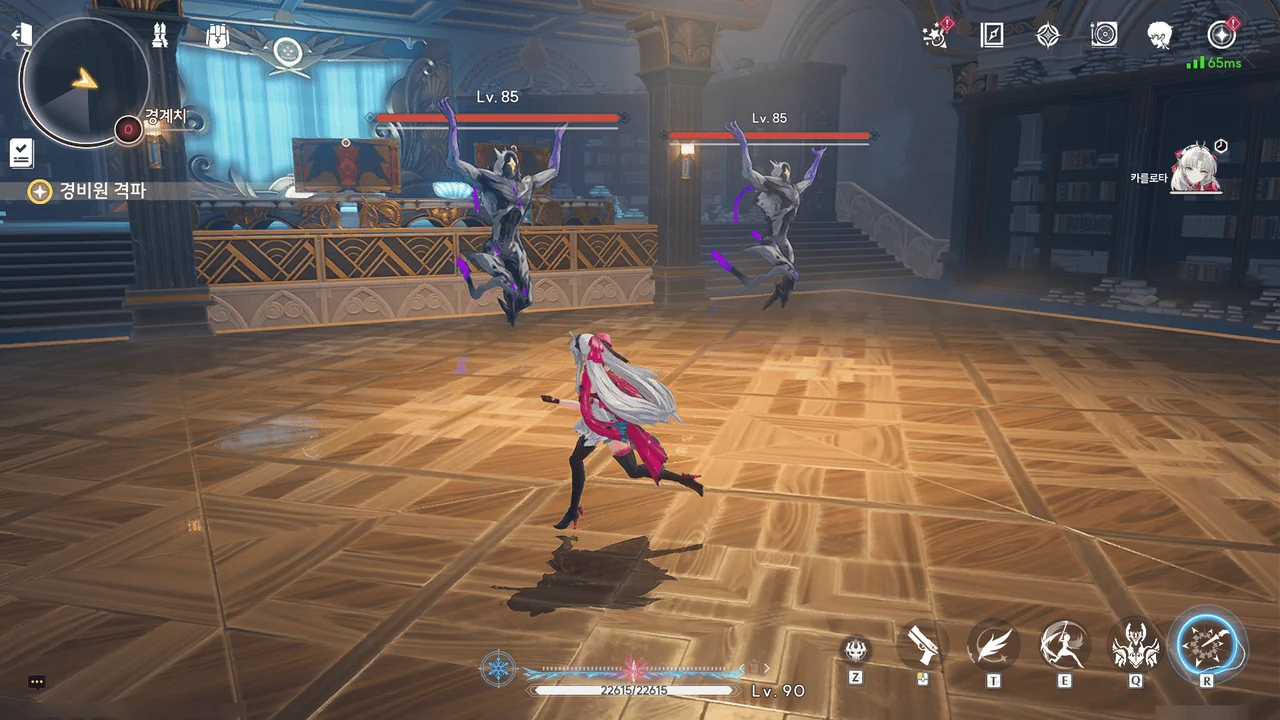This screenshot has width=1280, height=720.
Task: Click the exit door icon
Action: pos(22,35)
